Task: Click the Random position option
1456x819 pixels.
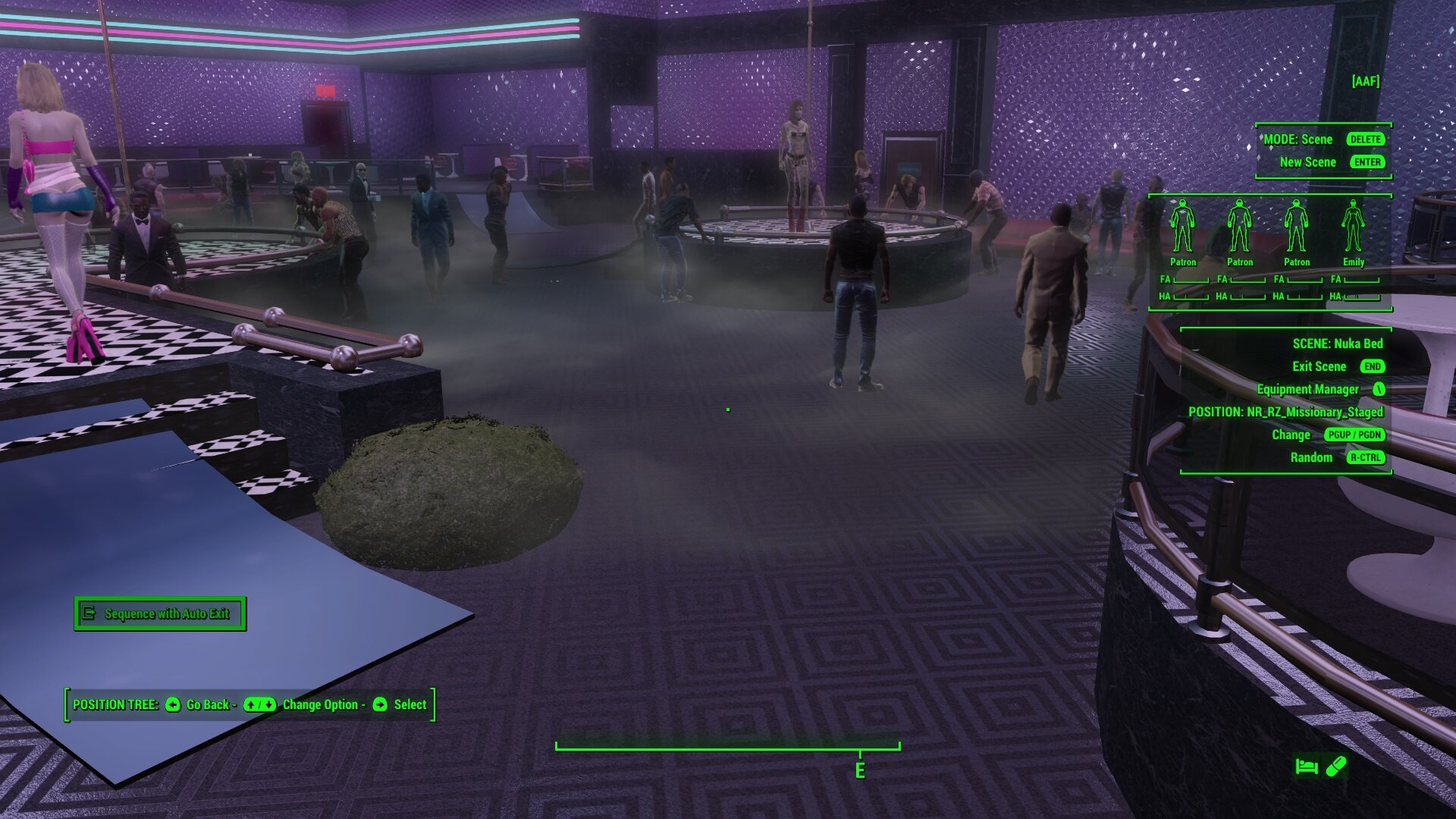Action: (x=1311, y=458)
